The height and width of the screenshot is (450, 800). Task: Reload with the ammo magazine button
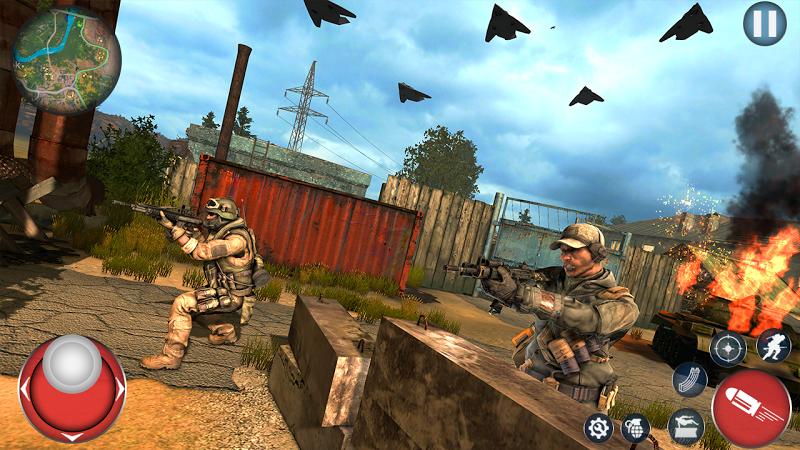tap(689, 380)
